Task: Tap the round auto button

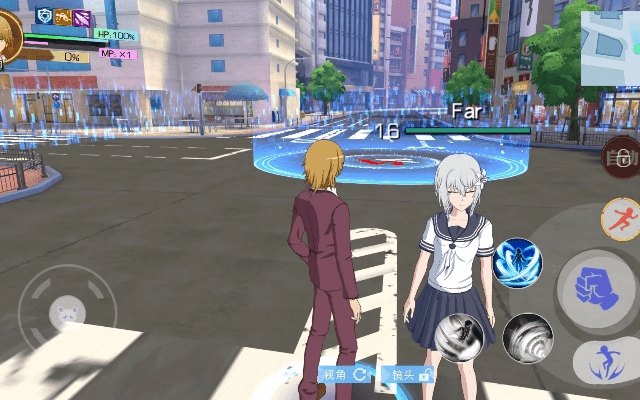Action: [x=621, y=157]
